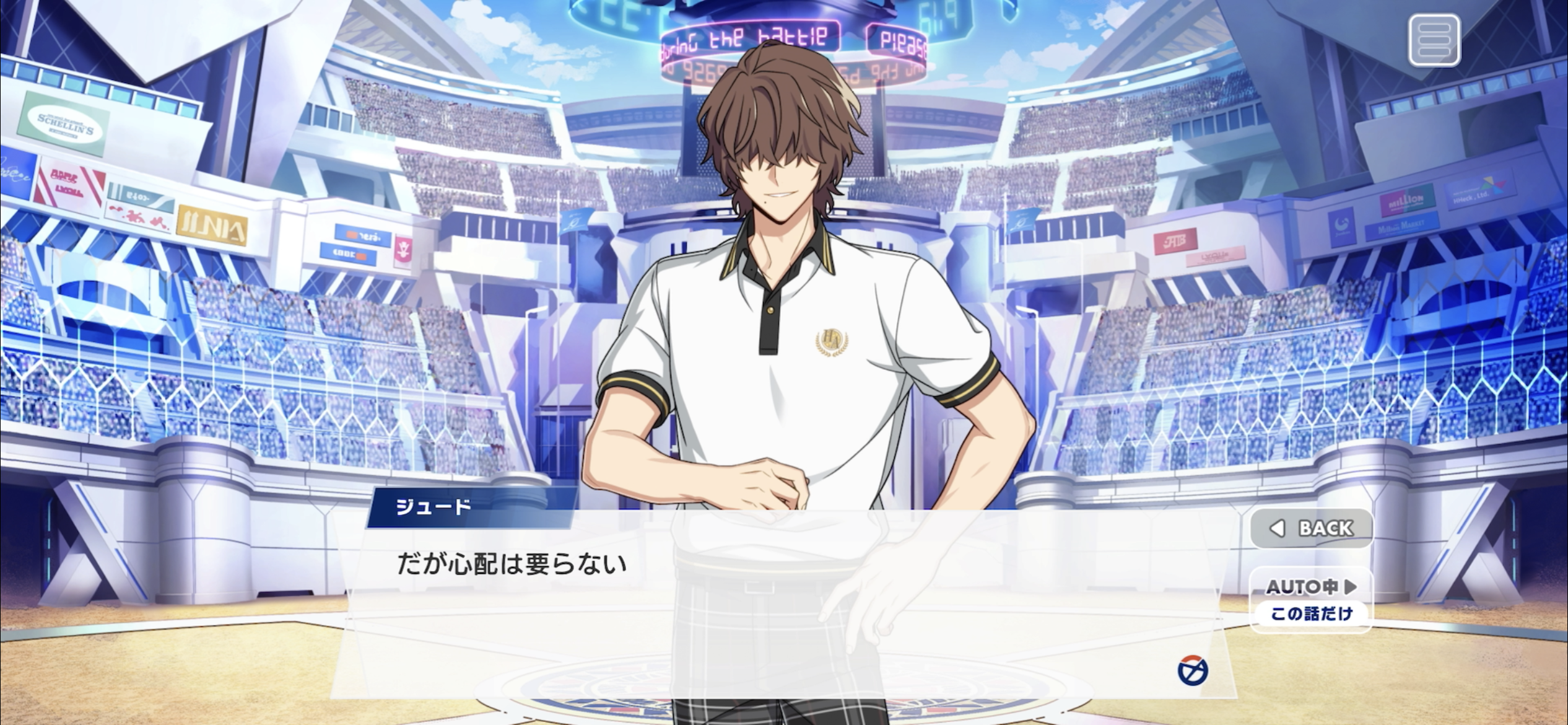
Task: Click the round advance icon in dialogue box
Action: [x=1192, y=671]
